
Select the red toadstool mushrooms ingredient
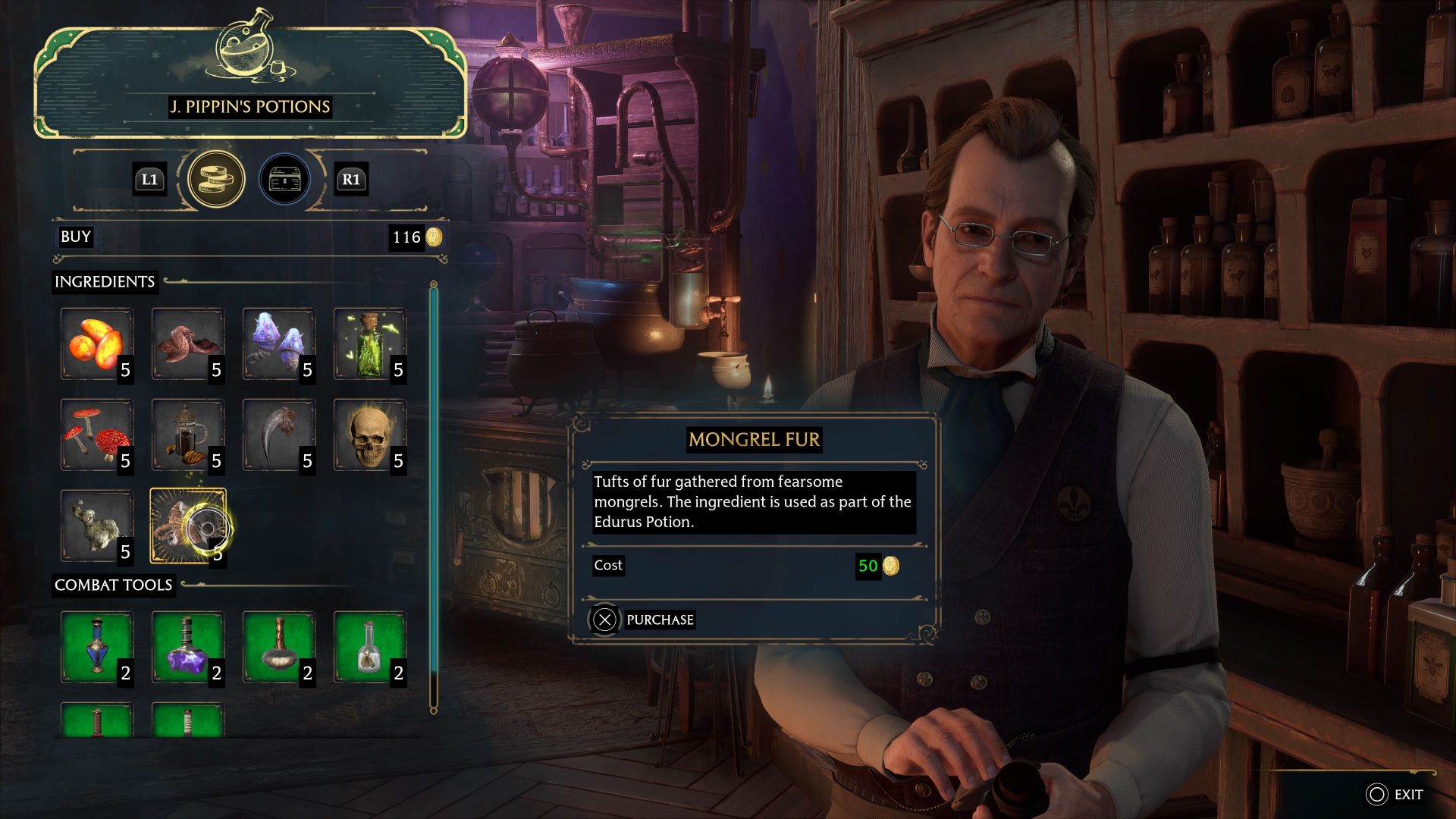96,432
